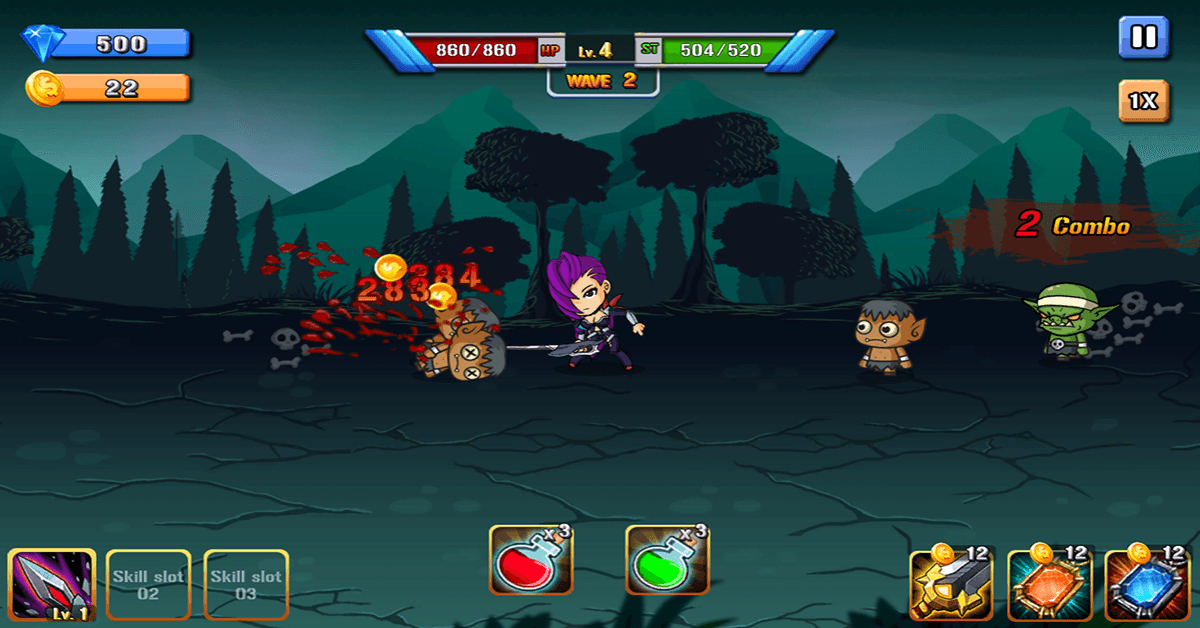Select Skill slot 02
This screenshot has width=1200, height=628.
pos(148,585)
